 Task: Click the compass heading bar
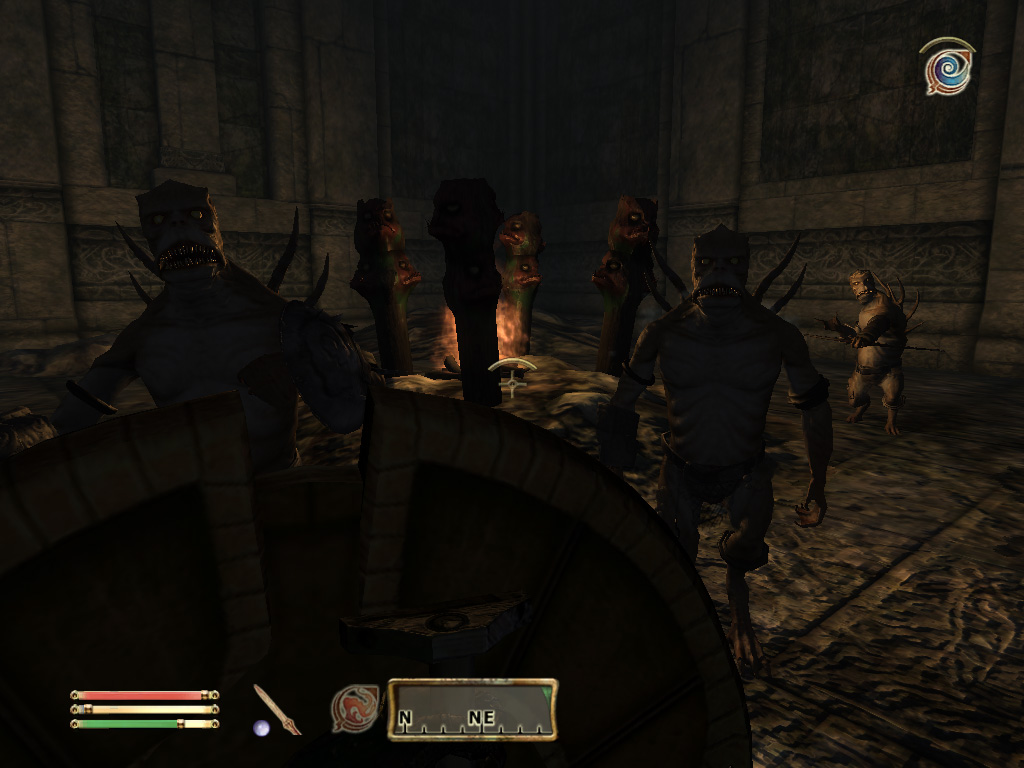[472, 710]
